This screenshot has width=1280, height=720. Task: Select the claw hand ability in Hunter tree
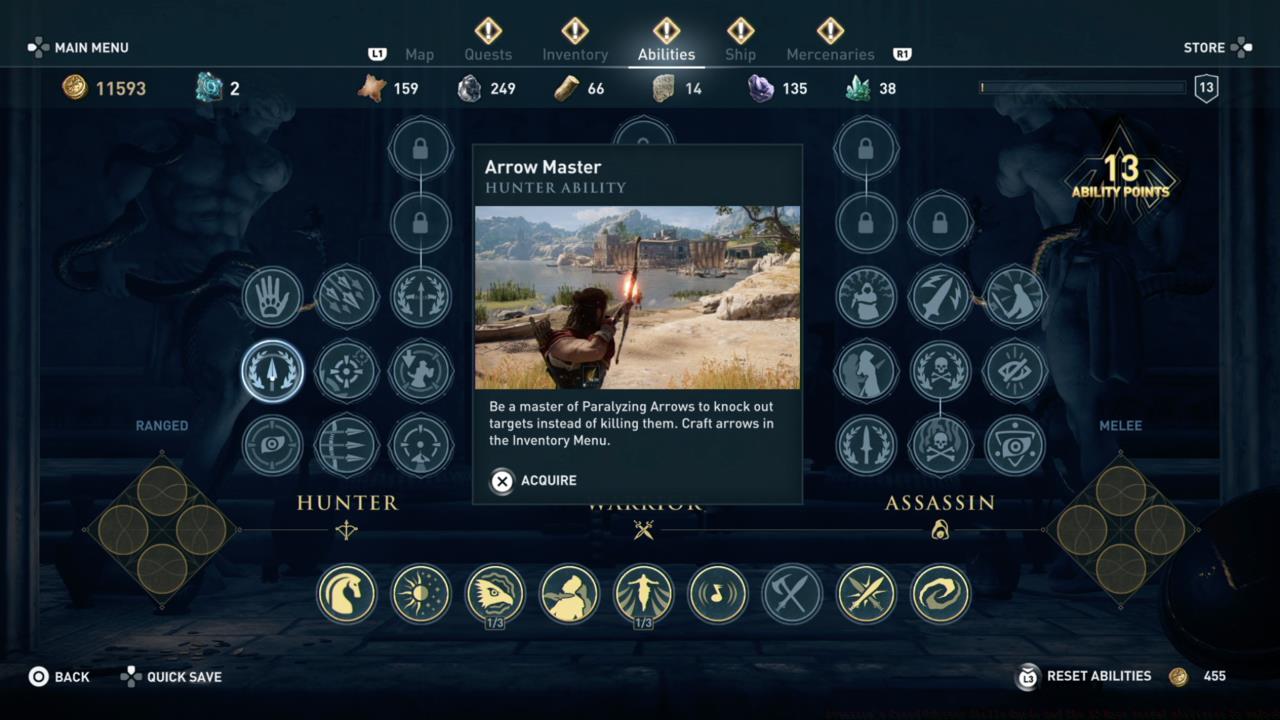click(x=272, y=296)
